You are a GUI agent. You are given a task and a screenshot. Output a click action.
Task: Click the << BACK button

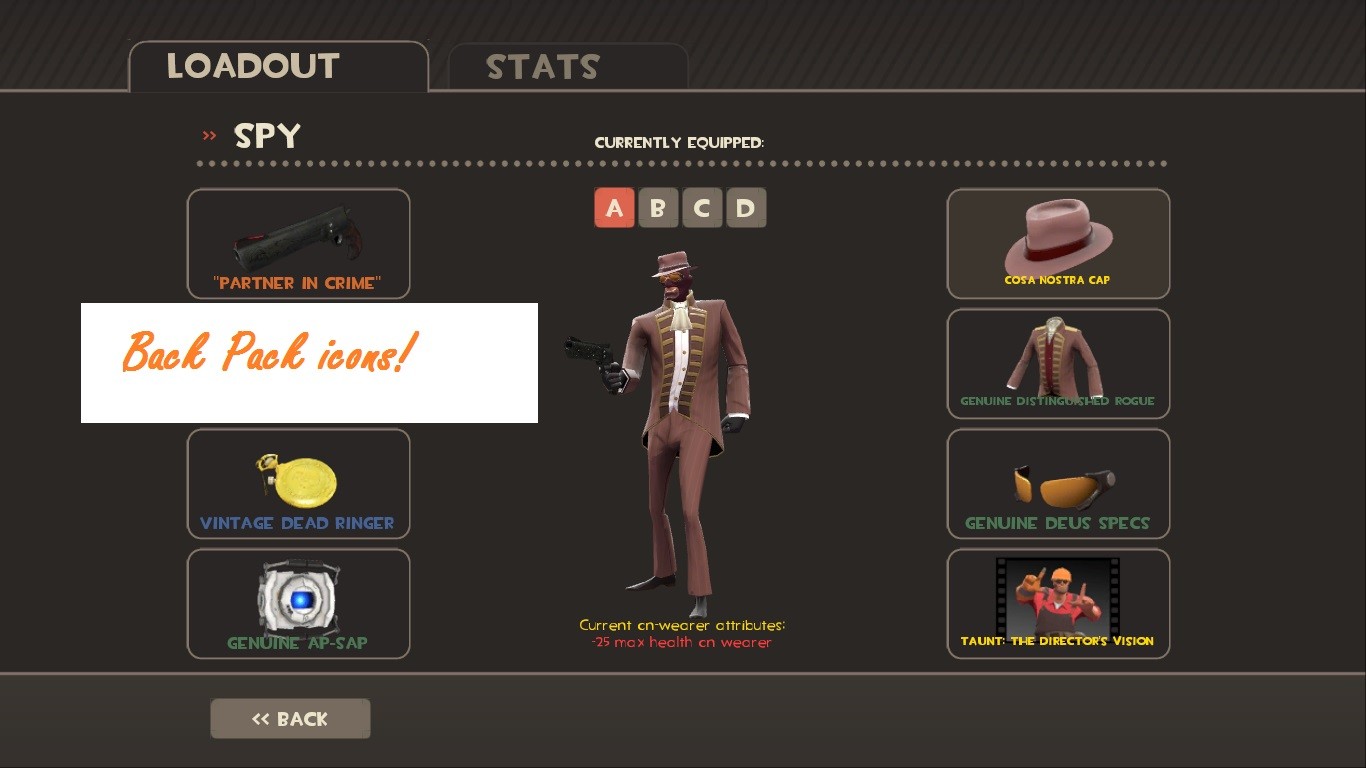click(290, 718)
